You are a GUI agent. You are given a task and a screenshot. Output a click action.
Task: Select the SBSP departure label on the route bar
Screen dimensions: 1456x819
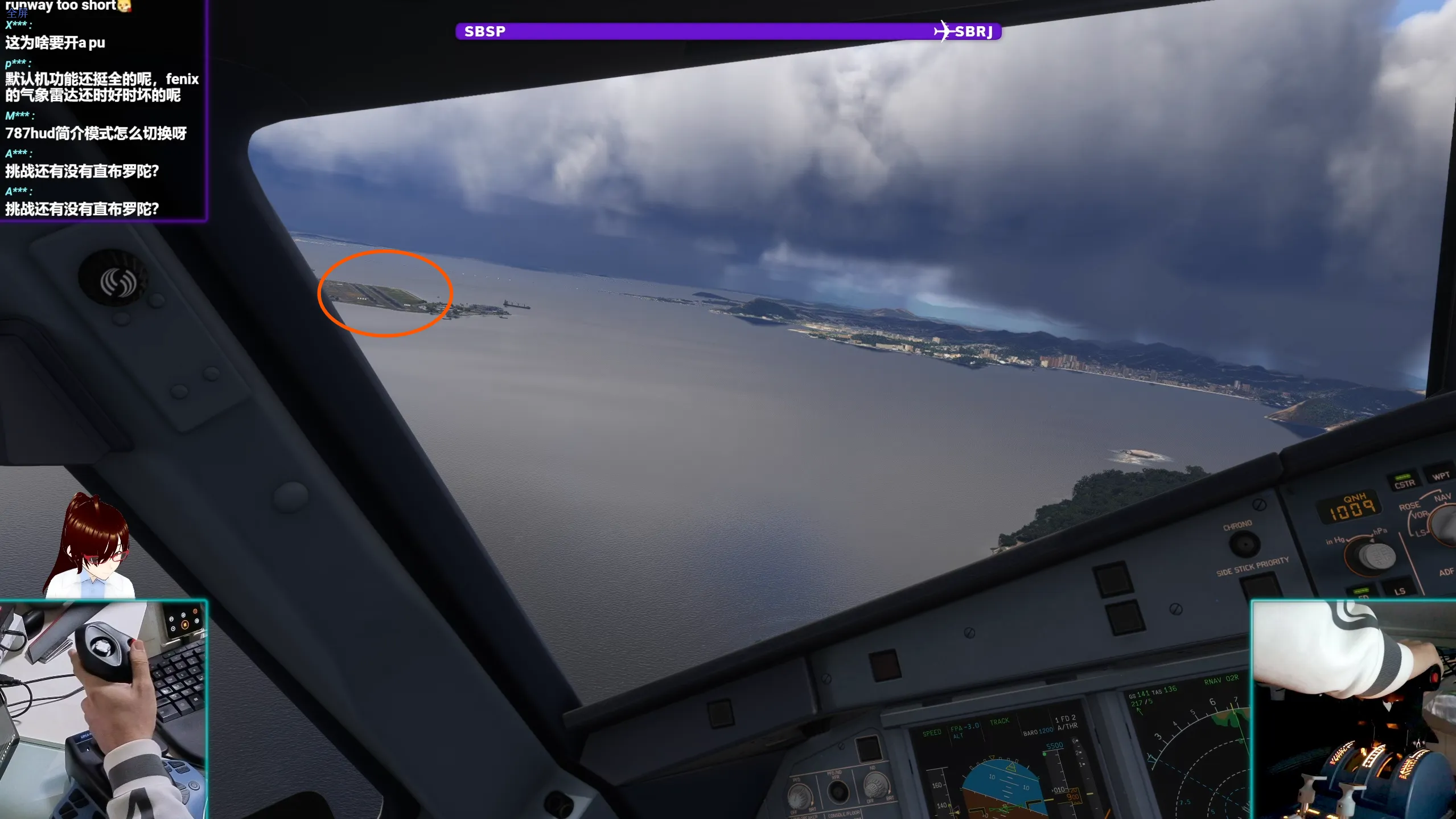484,31
